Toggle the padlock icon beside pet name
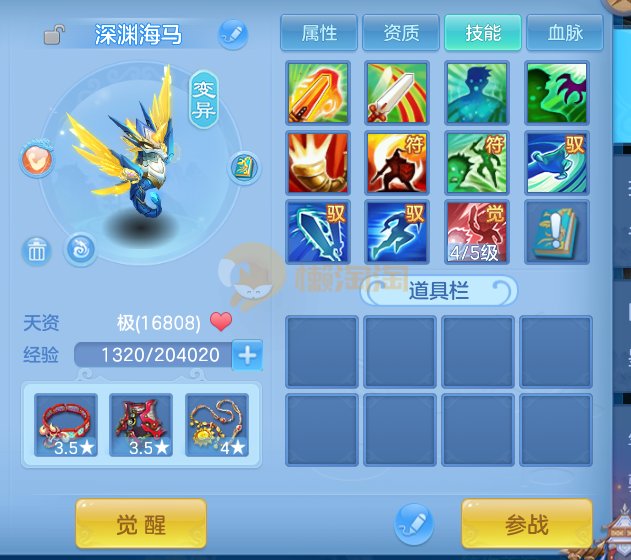631x560 pixels. [55, 36]
